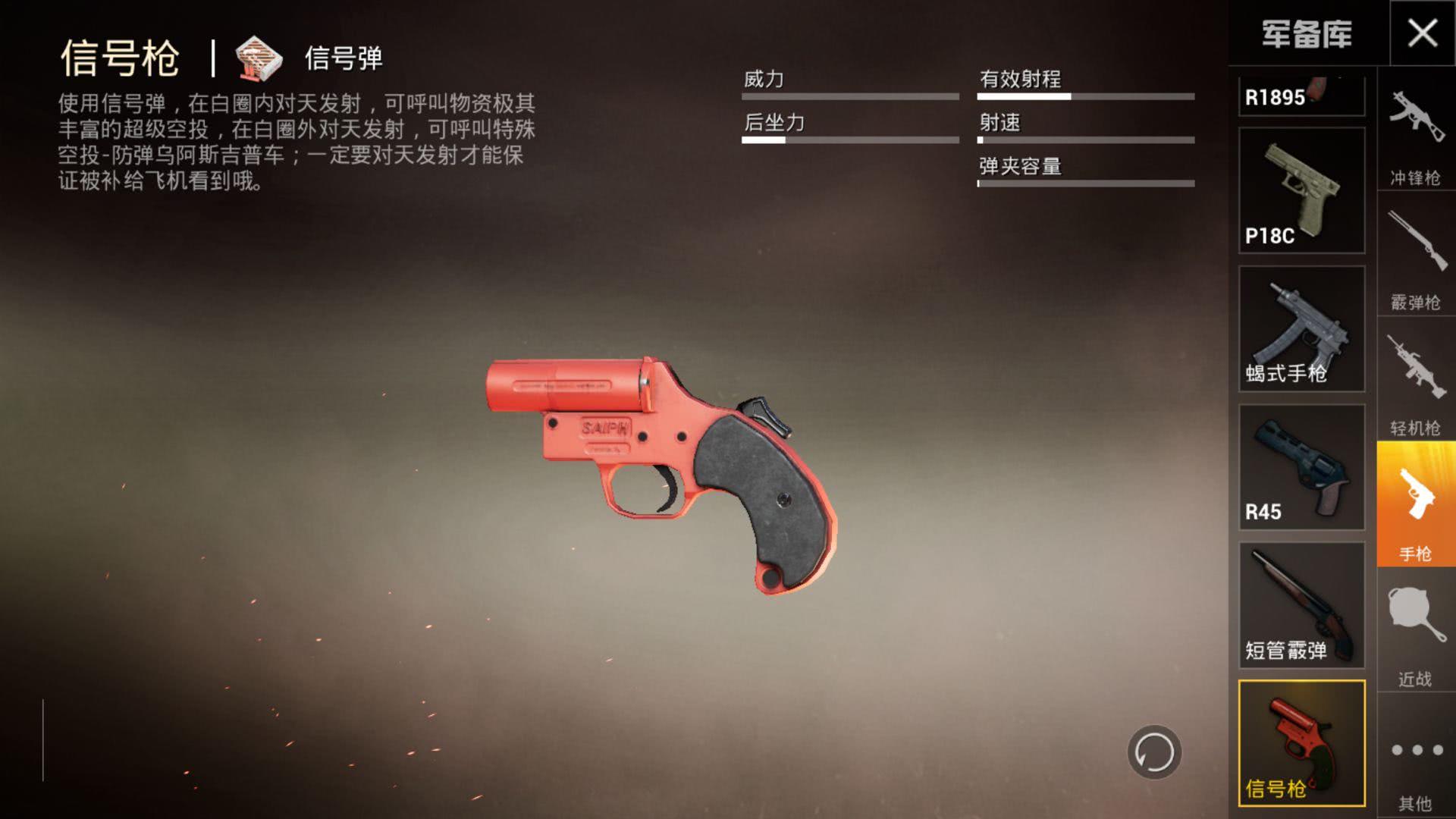The width and height of the screenshot is (1456, 819).
Task: Select the R1895 revolver entry
Action: click(x=1301, y=96)
